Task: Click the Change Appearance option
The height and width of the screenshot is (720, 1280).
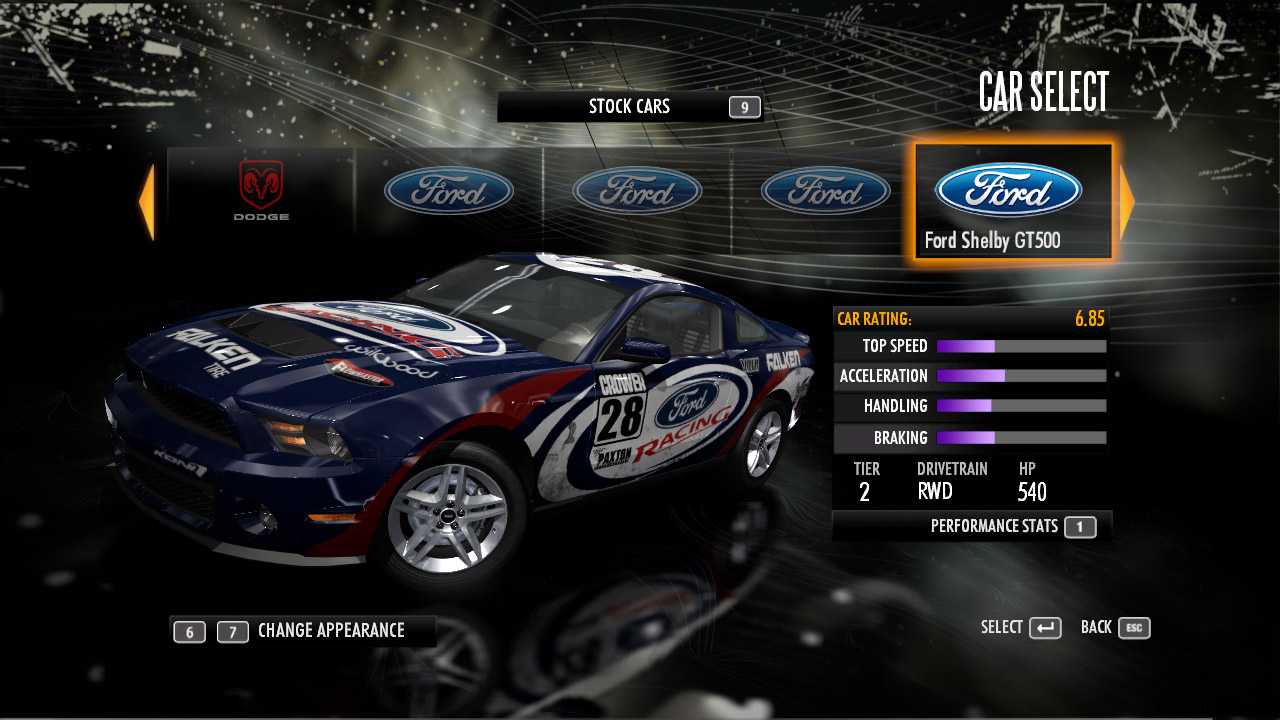Action: 330,631
